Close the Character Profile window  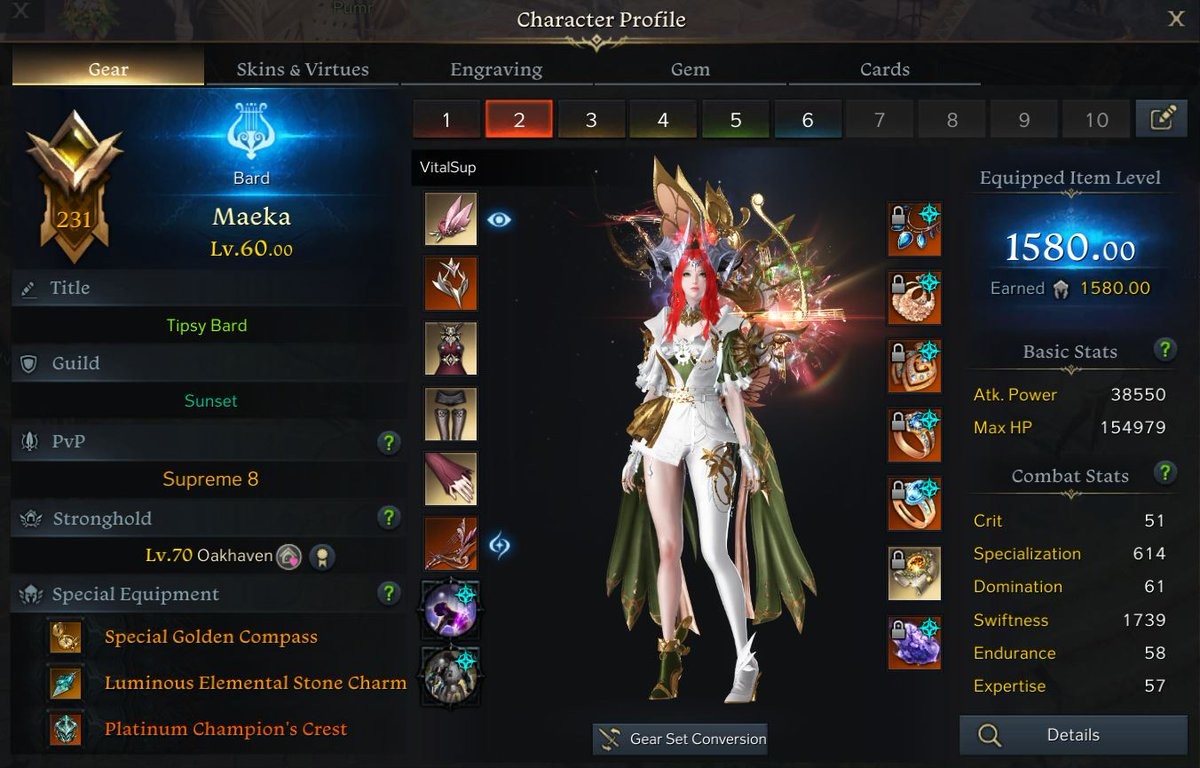coord(1176,20)
